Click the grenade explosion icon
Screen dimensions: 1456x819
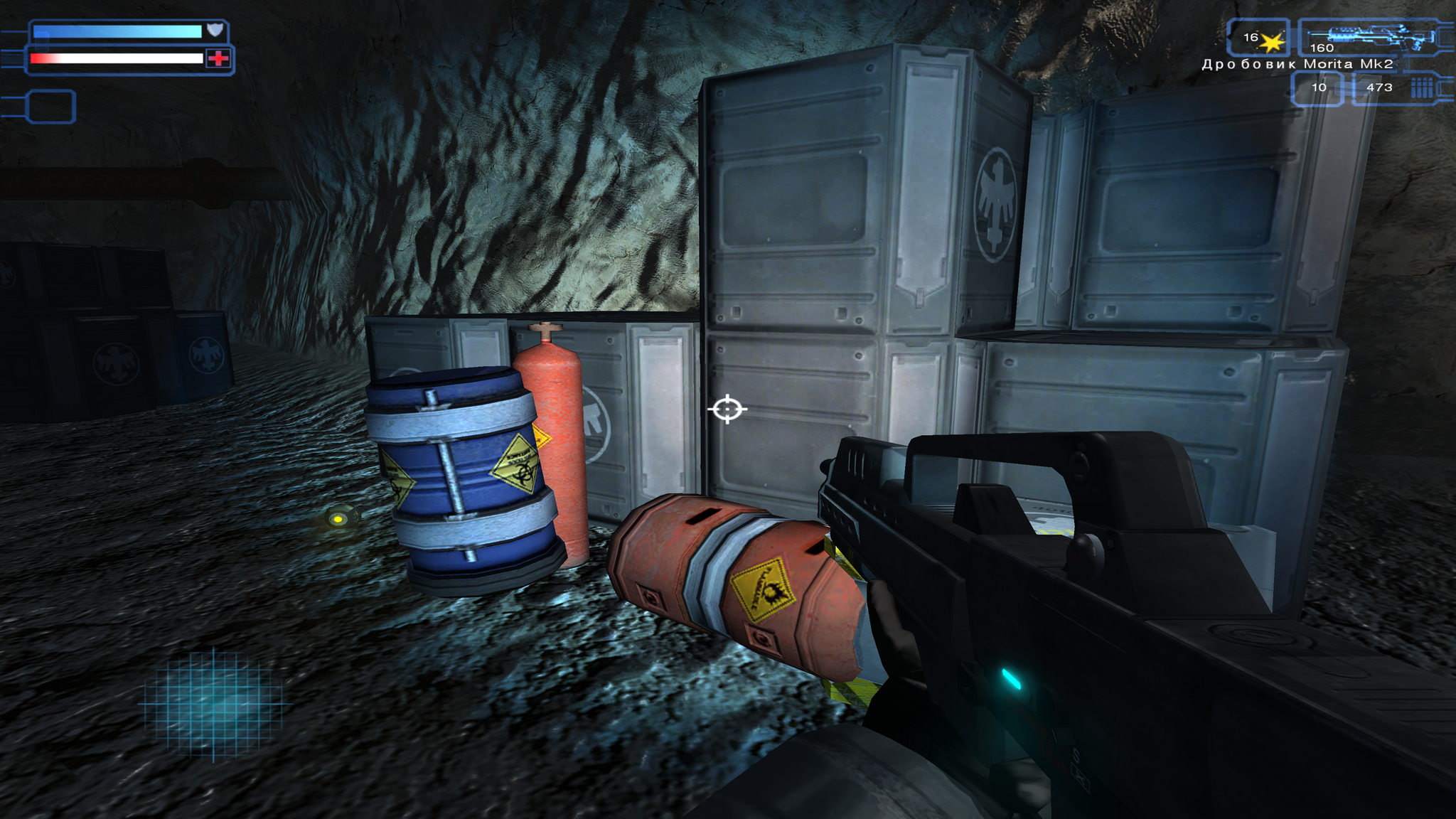point(1272,42)
